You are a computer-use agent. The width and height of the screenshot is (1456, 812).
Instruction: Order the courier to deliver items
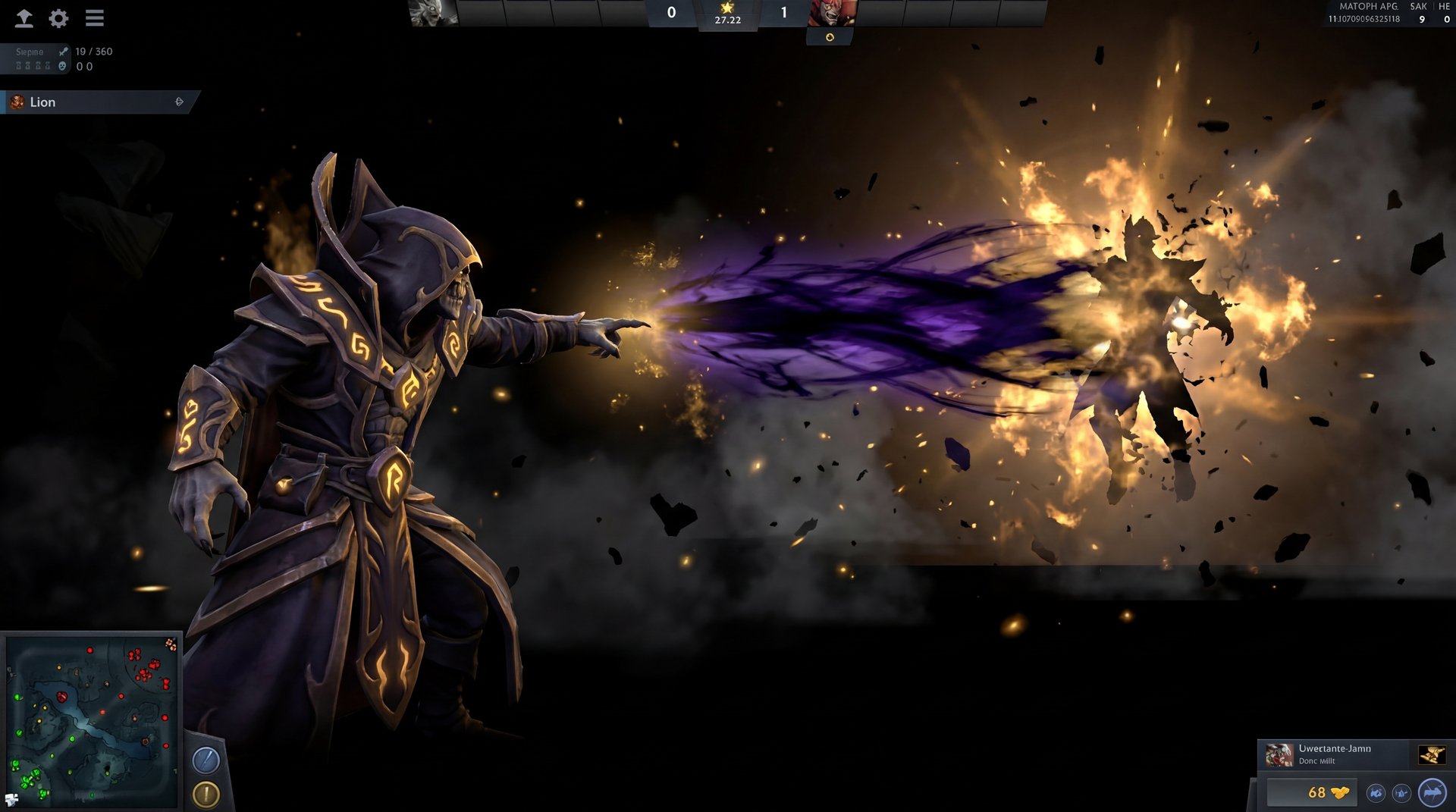click(x=1432, y=794)
